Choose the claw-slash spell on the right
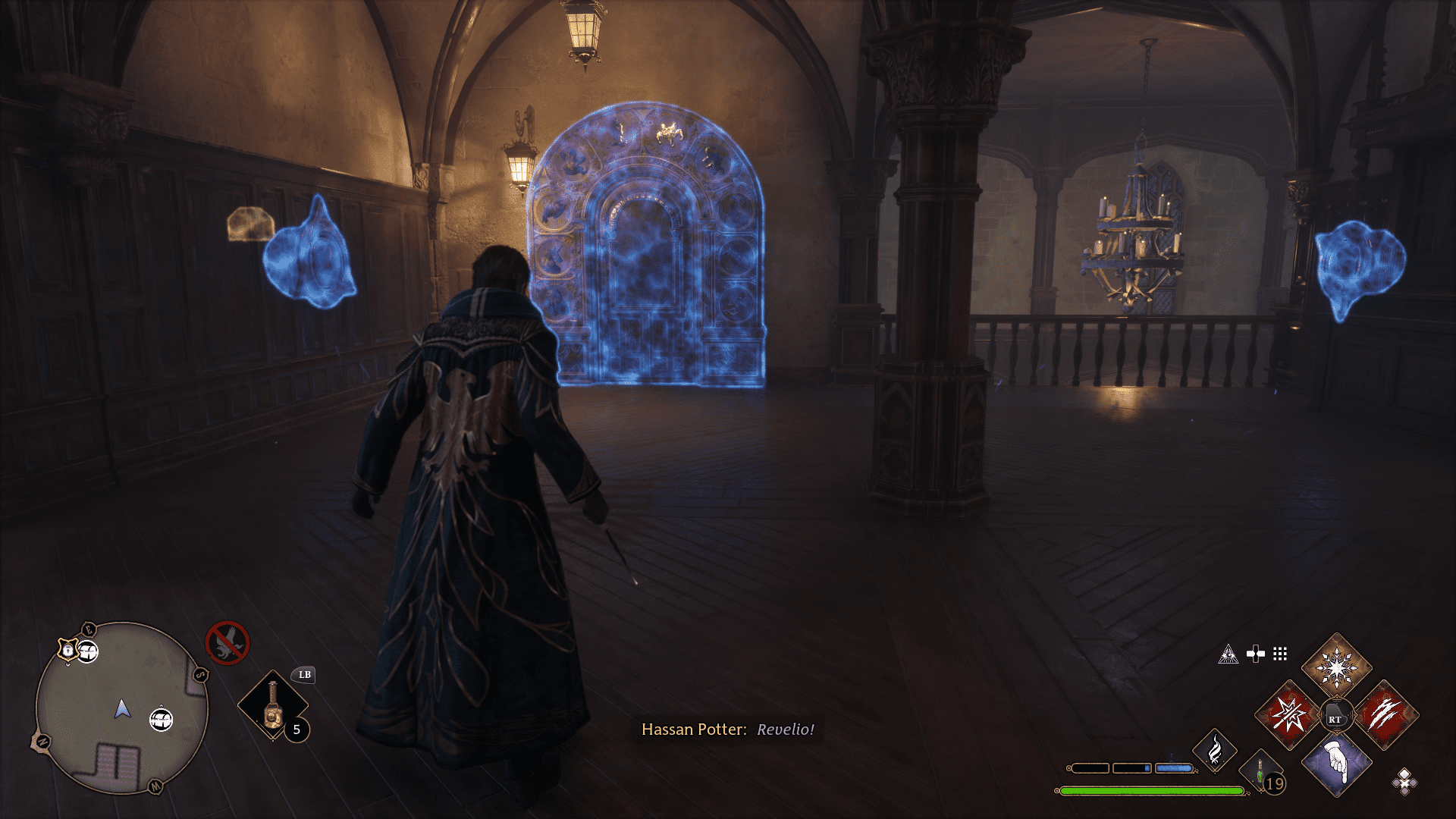Screen dimensions: 1456x819 click(x=1385, y=716)
